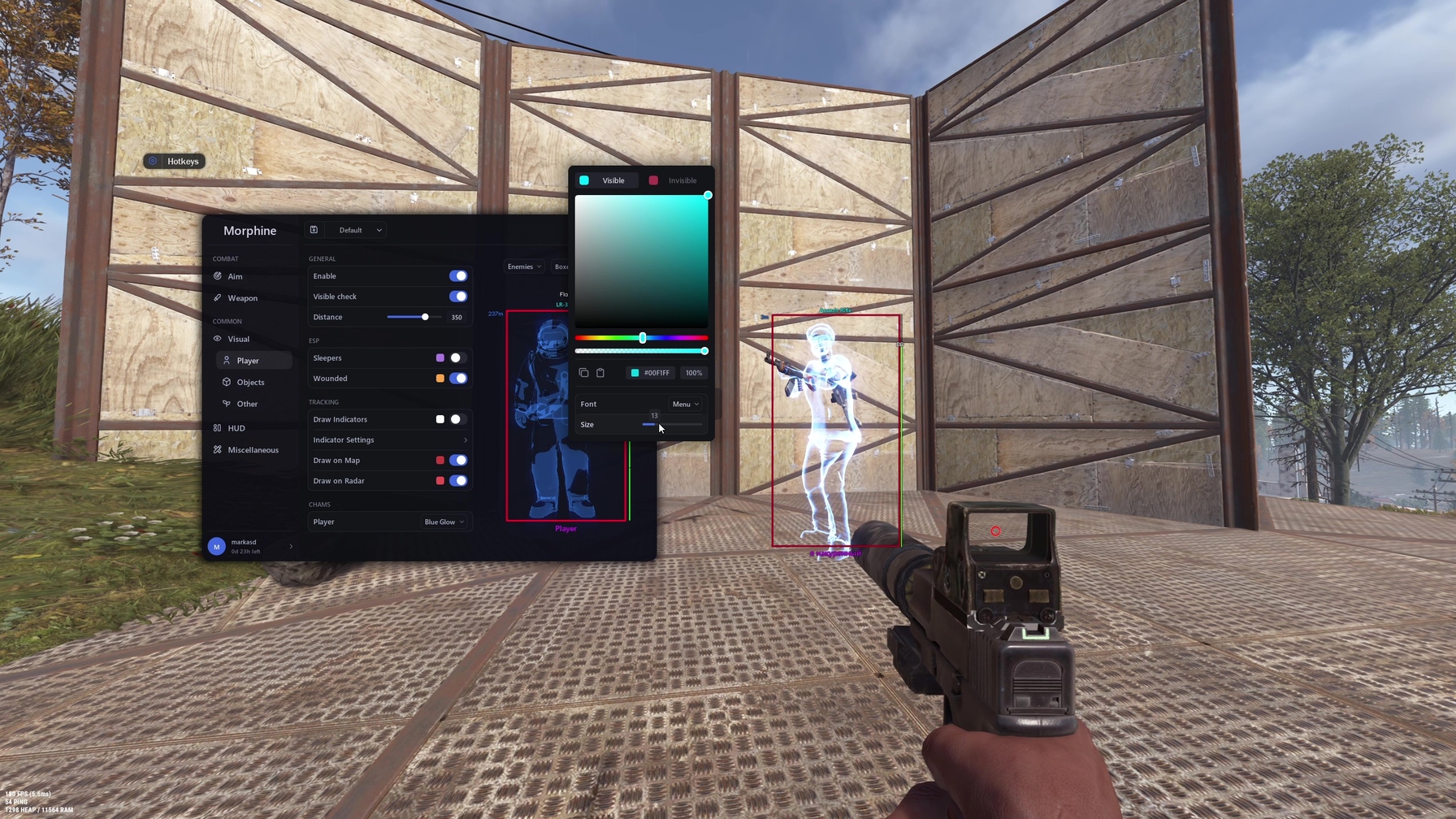1456x819 pixels.
Task: Expand Indicator Settings
Action: 390,440
